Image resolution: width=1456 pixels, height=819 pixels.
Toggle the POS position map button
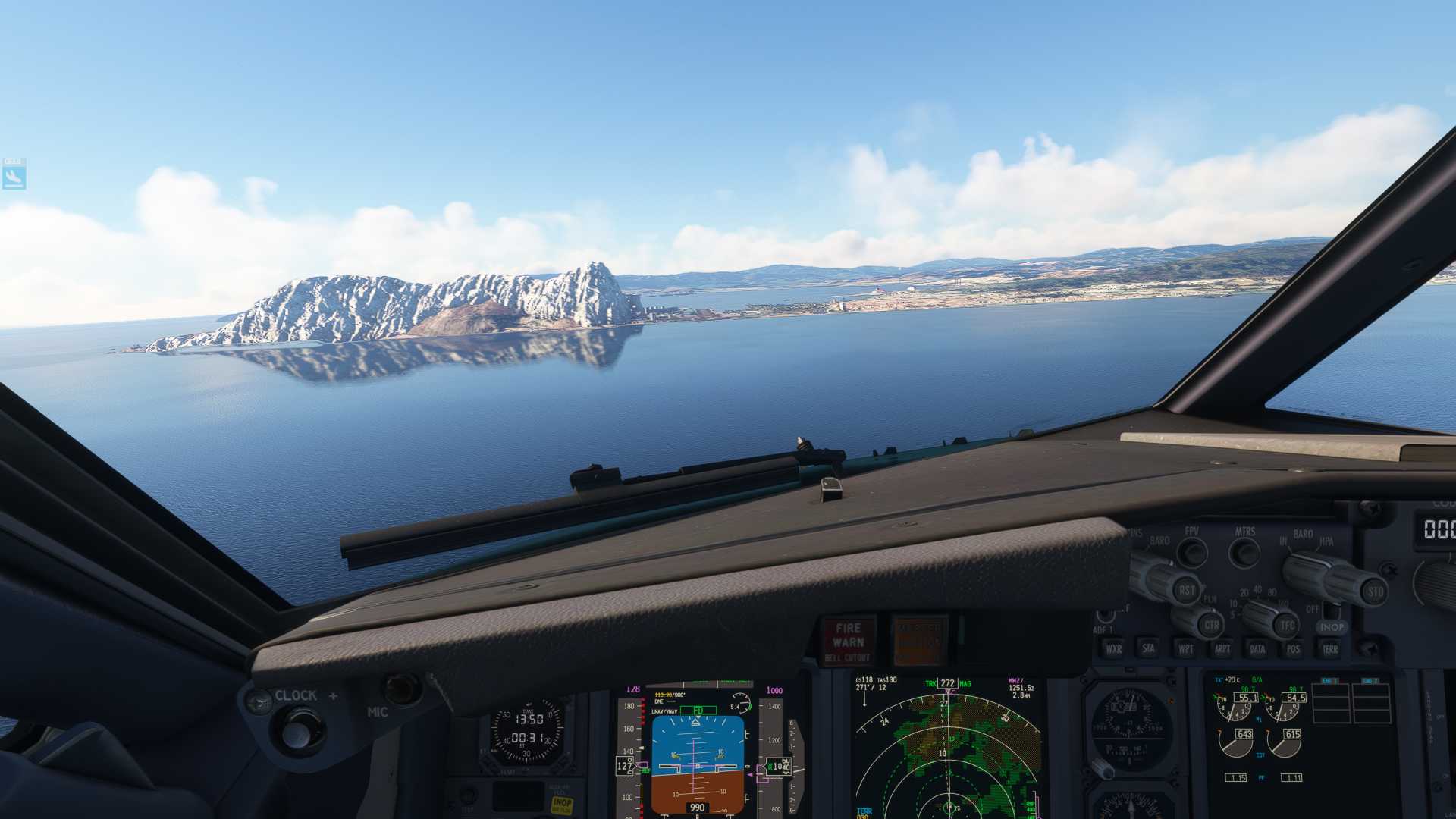coord(1293,649)
